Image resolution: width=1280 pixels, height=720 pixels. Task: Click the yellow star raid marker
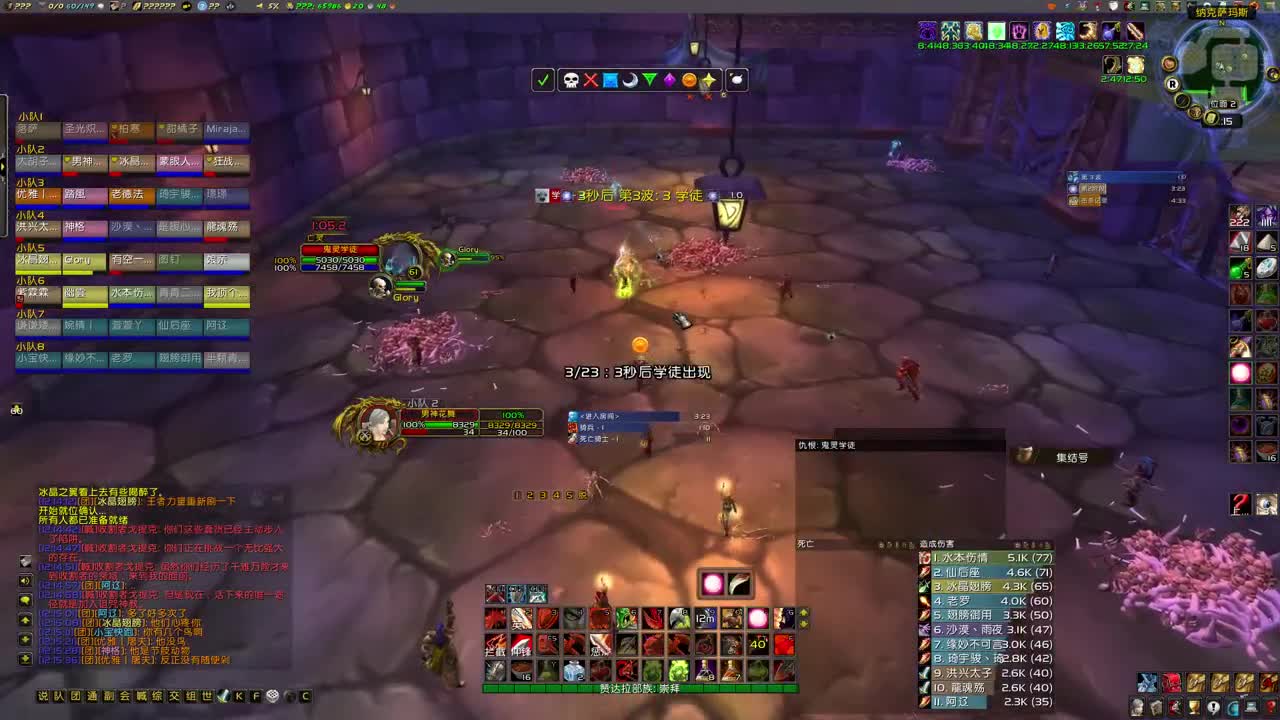pyautogui.click(x=710, y=80)
